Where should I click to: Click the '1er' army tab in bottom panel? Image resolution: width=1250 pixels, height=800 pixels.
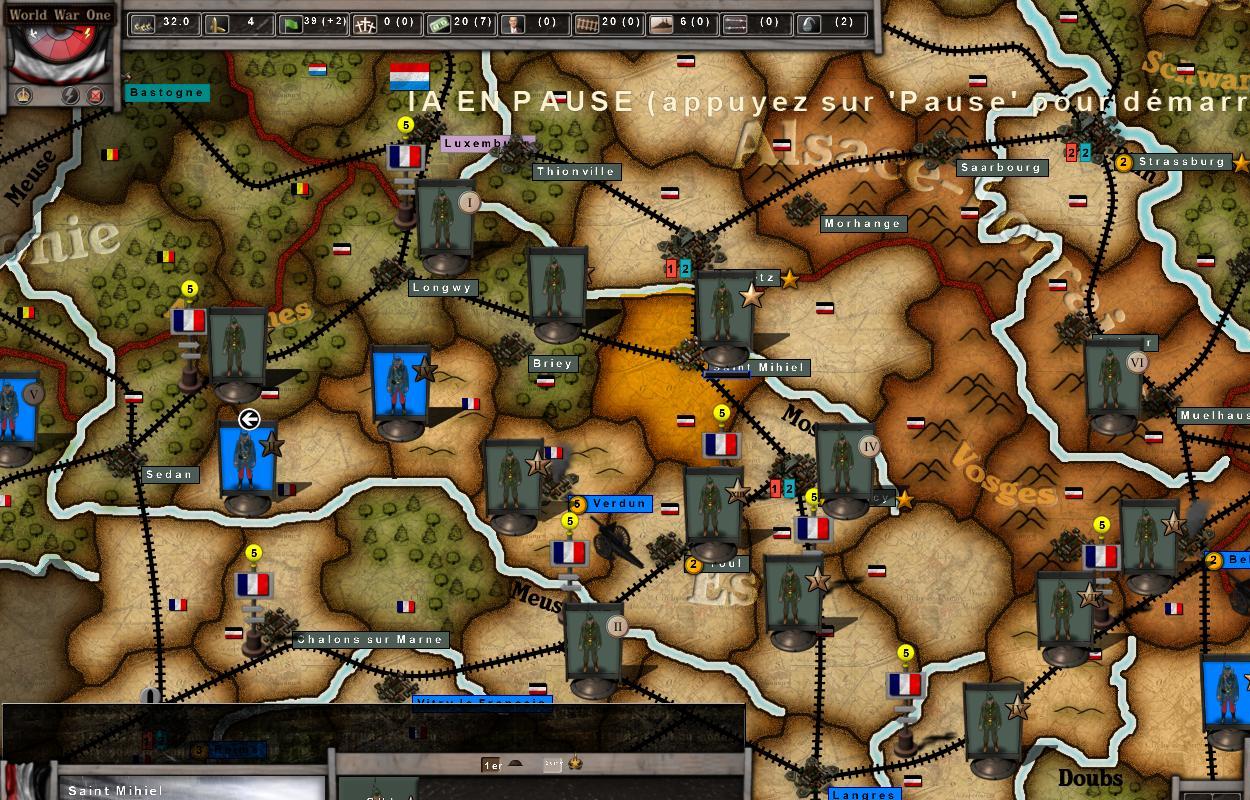[x=491, y=765]
